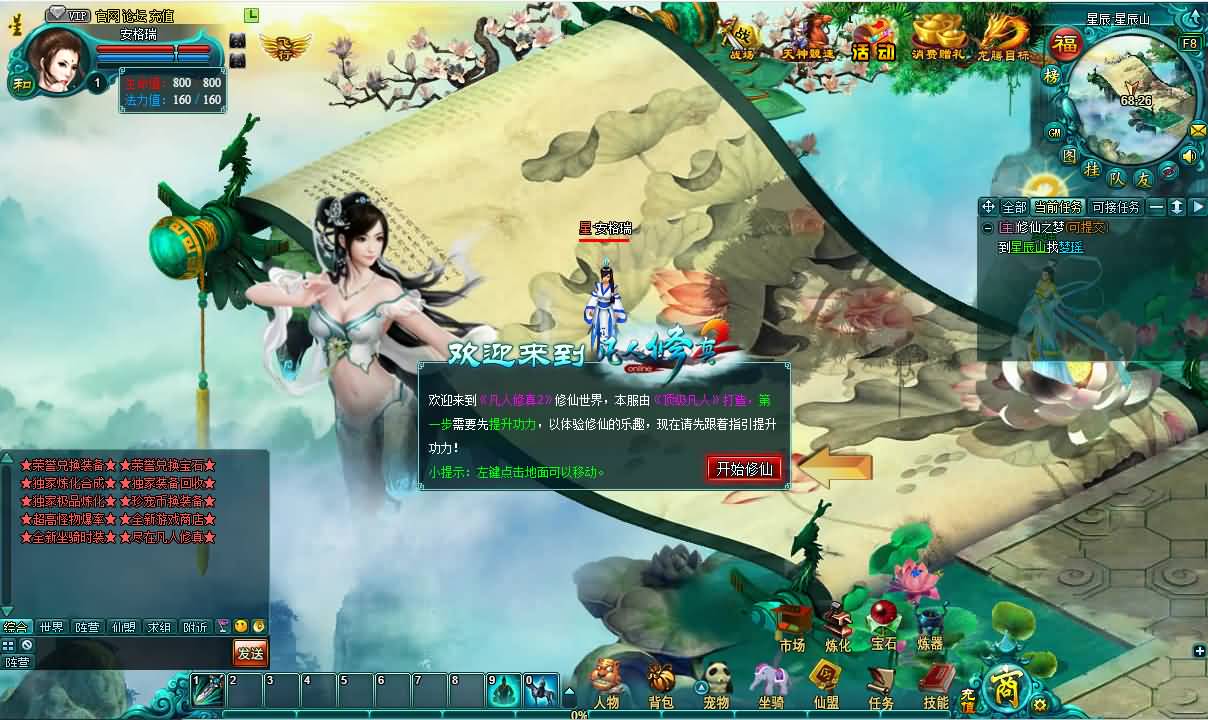
Task: Switch to the 世界 chat tab
Action: [x=51, y=627]
